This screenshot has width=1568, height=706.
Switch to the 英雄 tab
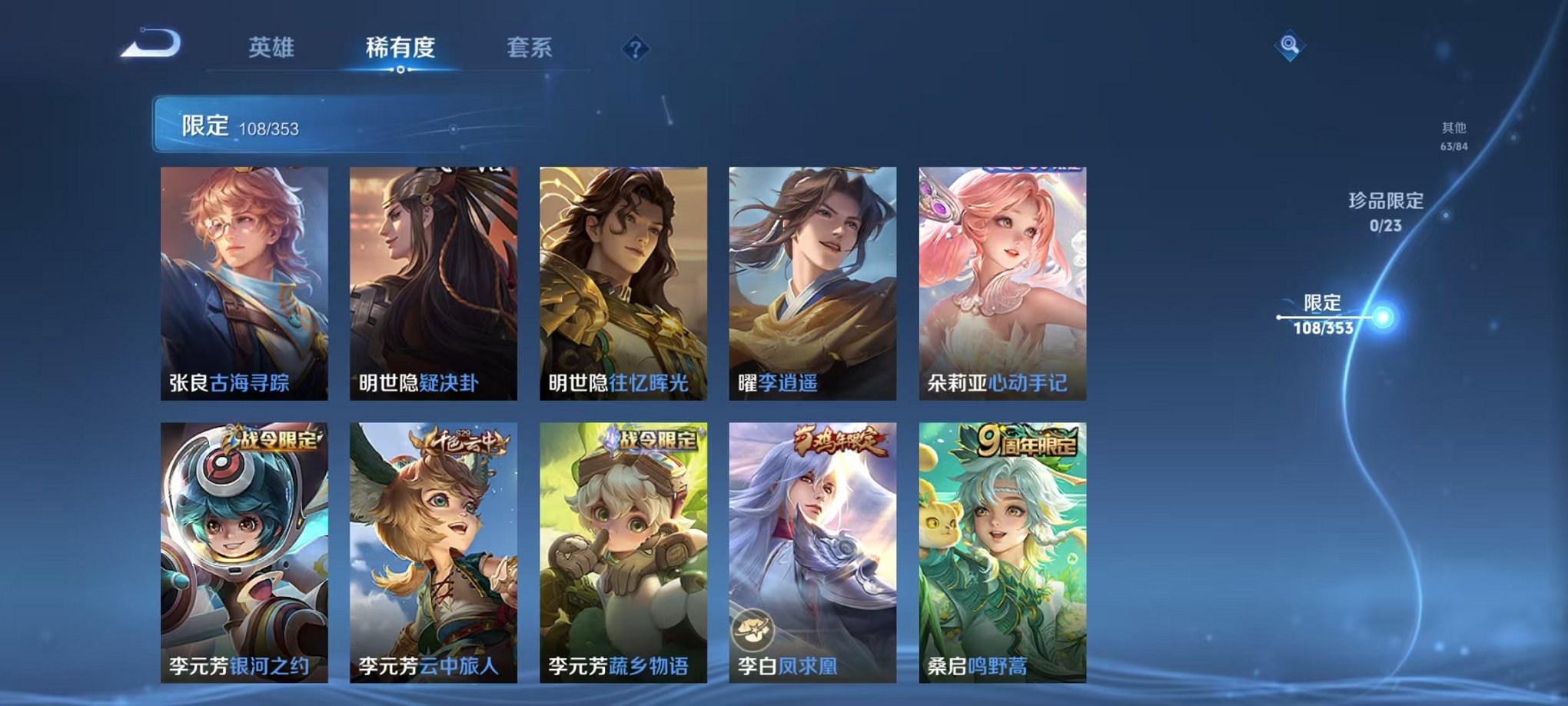point(271,46)
